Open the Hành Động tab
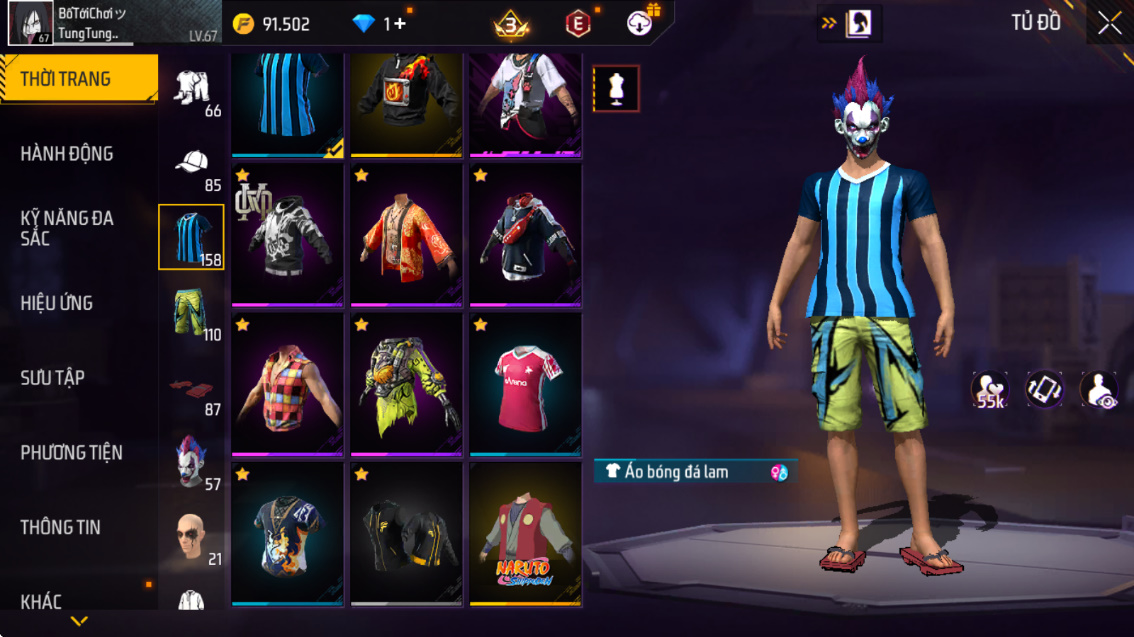The width and height of the screenshot is (1134, 637). click(x=67, y=154)
